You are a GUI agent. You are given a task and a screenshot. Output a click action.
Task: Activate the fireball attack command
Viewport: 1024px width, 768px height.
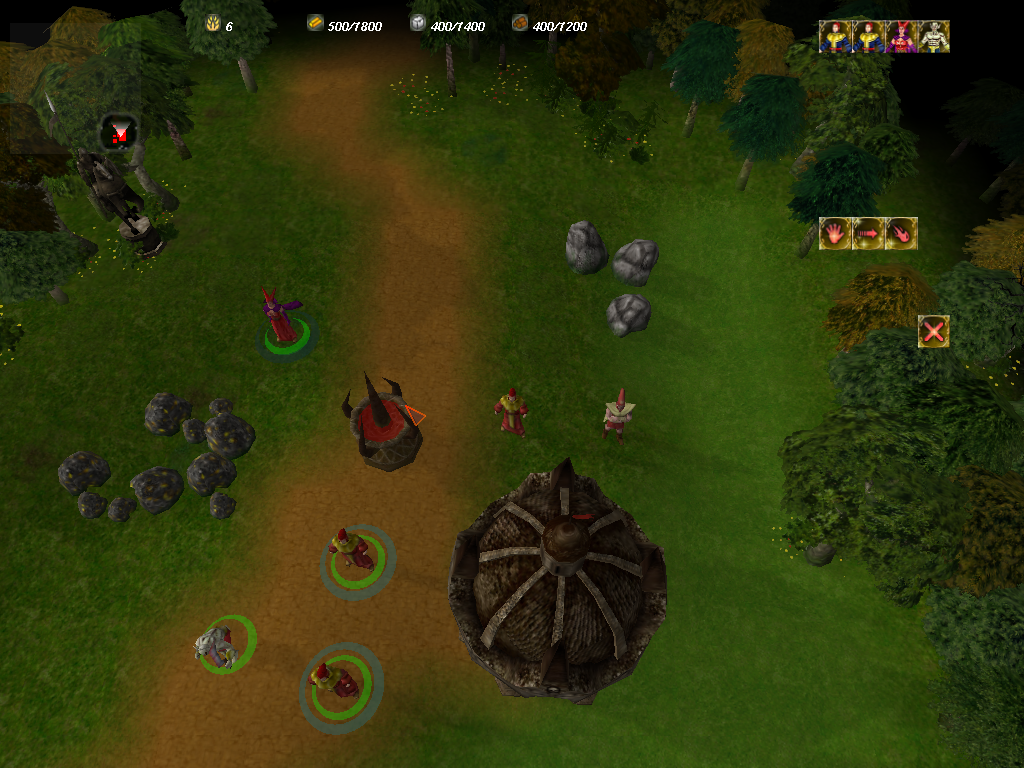(901, 233)
